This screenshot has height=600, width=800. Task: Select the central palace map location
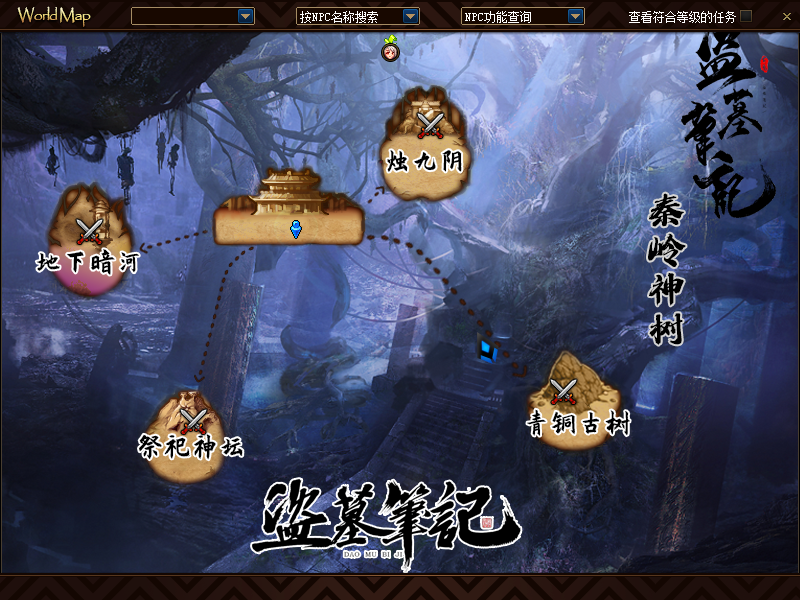tap(290, 212)
